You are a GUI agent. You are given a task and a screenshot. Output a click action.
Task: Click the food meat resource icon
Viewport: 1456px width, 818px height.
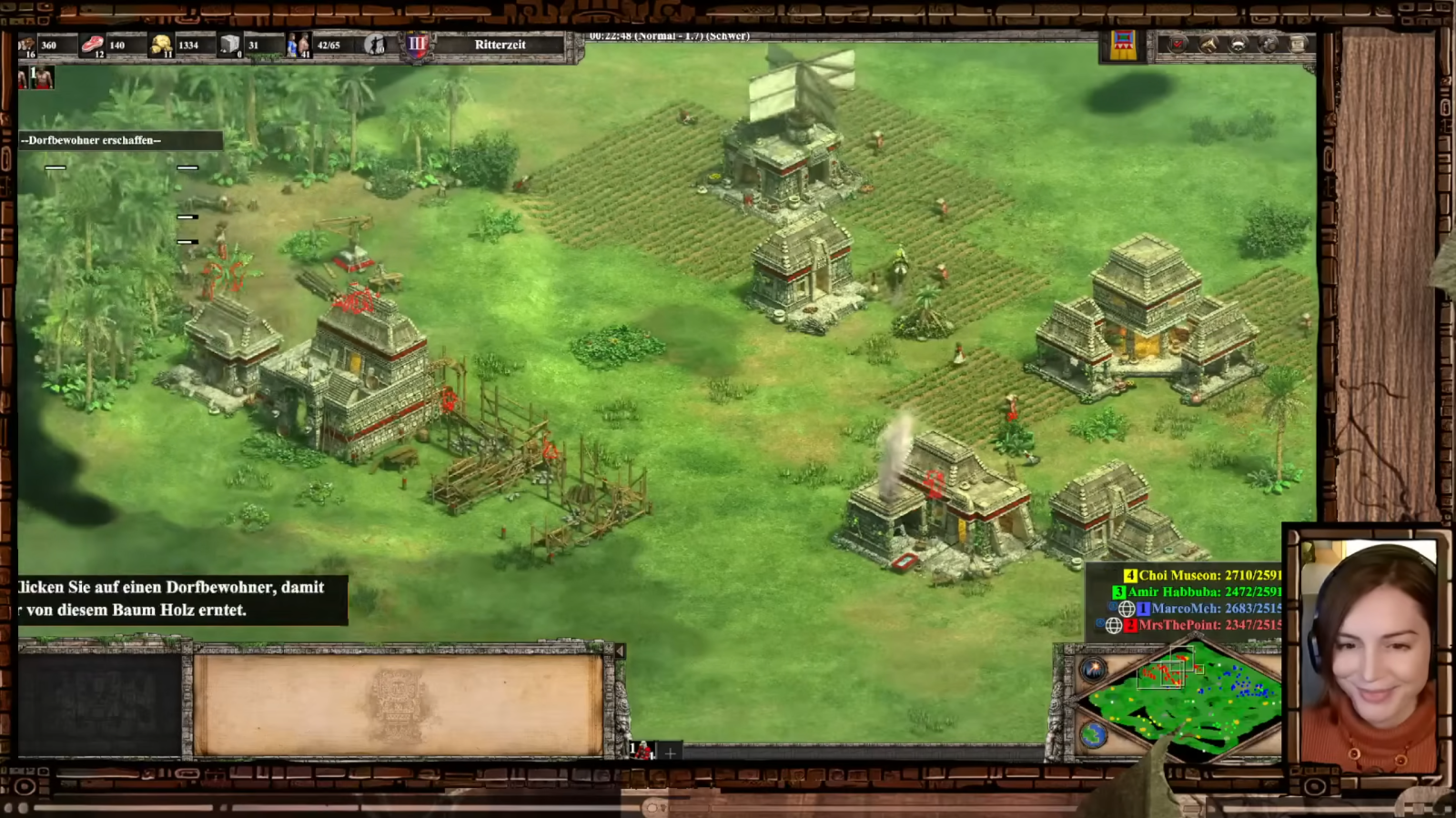93,45
